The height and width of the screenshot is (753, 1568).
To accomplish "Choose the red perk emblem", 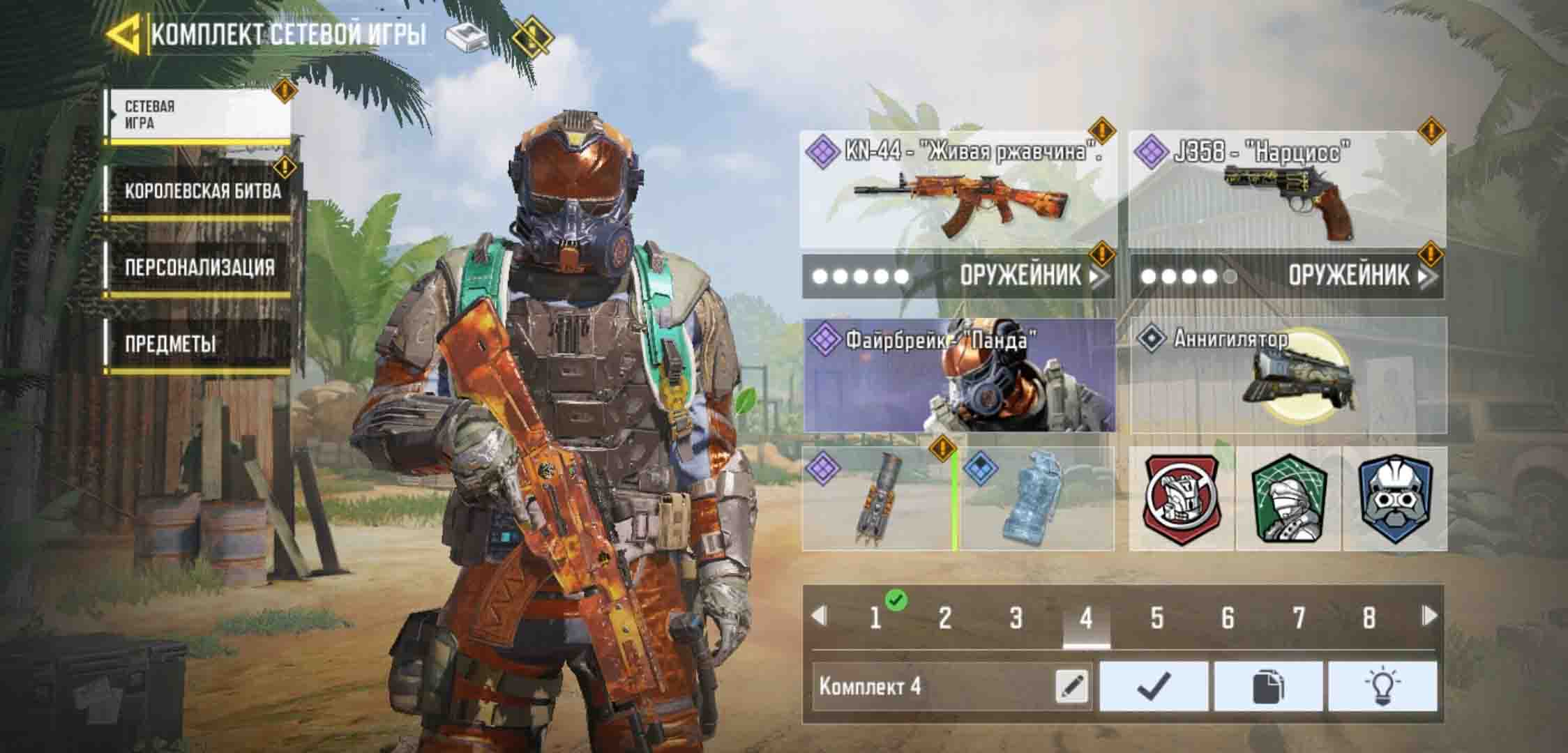I will click(1182, 499).
